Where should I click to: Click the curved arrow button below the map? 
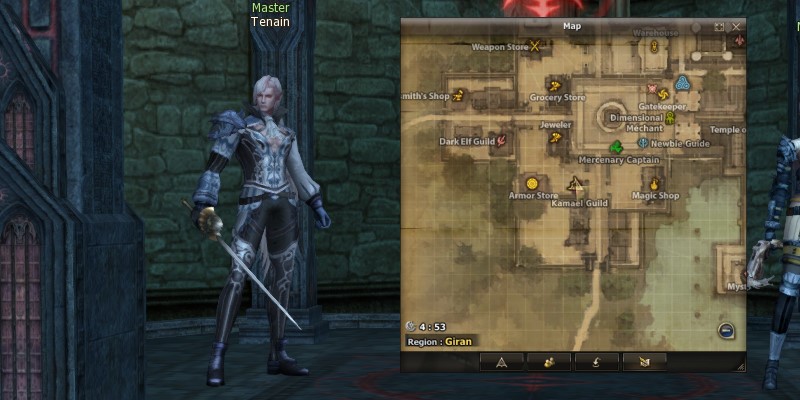pos(597,361)
